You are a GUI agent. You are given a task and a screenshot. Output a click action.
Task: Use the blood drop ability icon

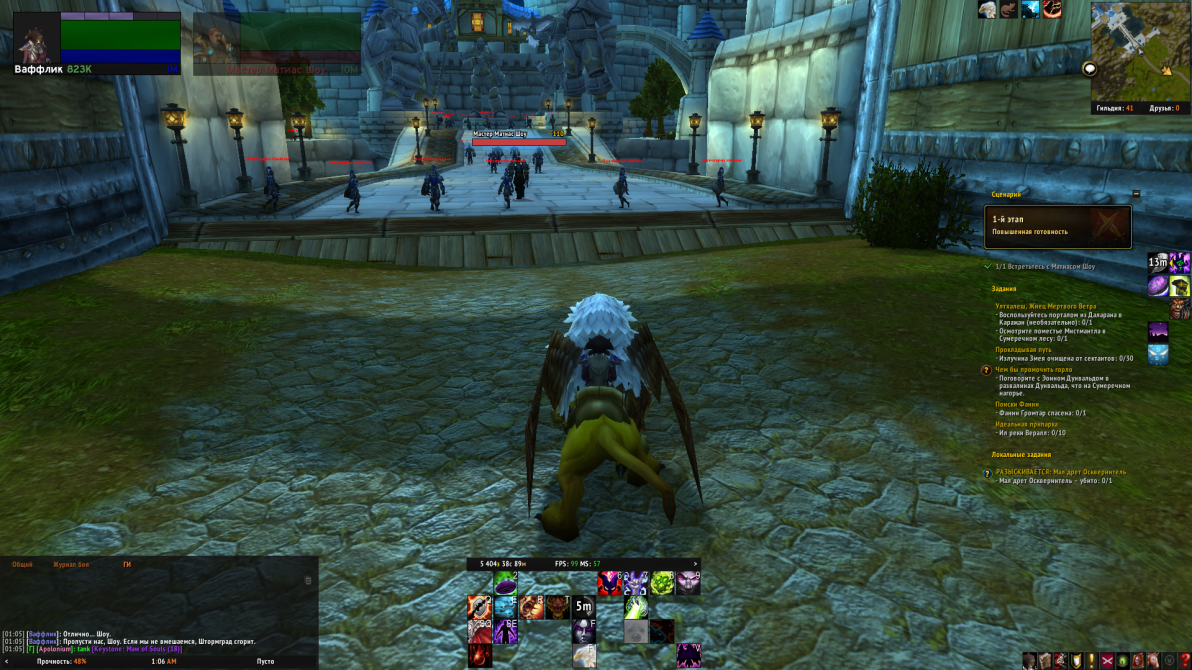[x=480, y=655]
